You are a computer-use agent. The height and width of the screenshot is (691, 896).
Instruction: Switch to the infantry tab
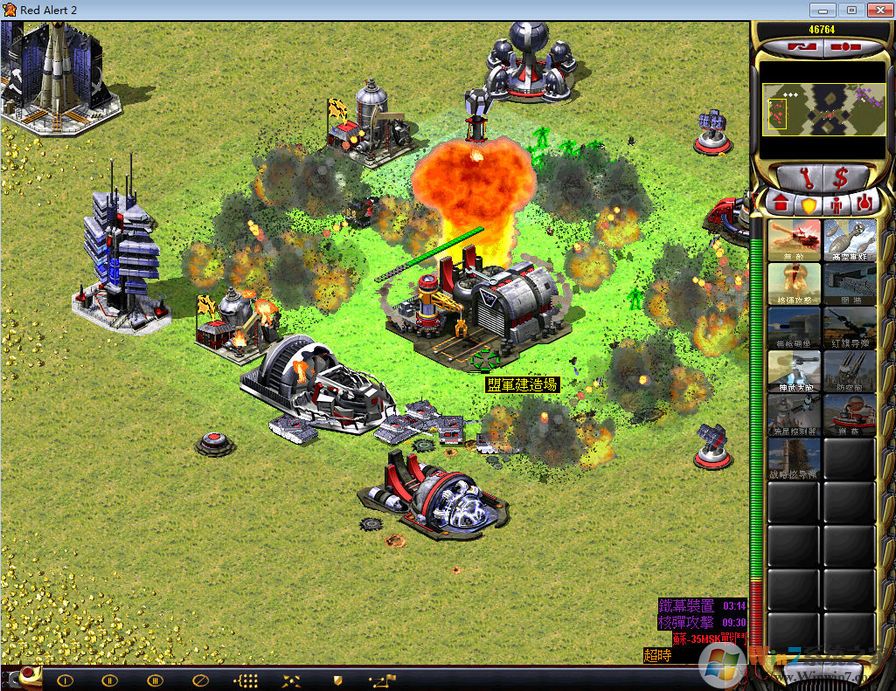(836, 204)
